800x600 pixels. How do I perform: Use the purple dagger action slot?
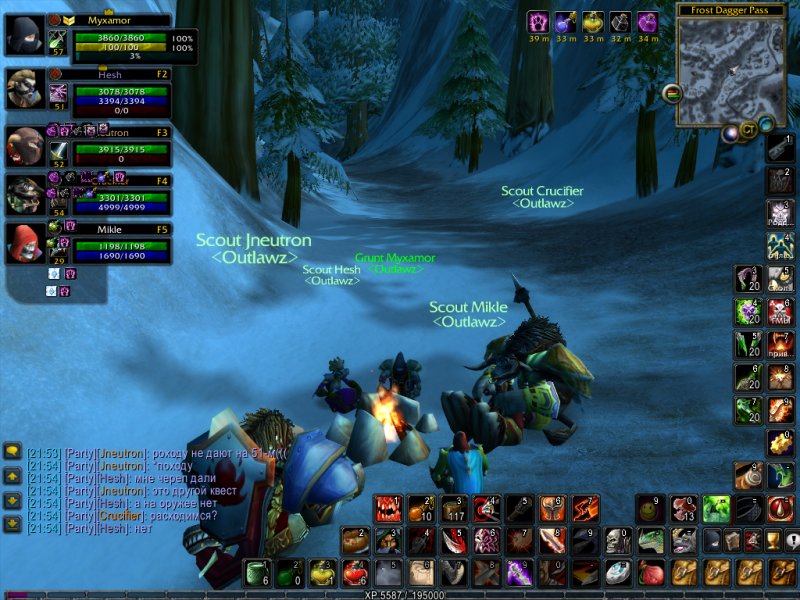(x=519, y=572)
